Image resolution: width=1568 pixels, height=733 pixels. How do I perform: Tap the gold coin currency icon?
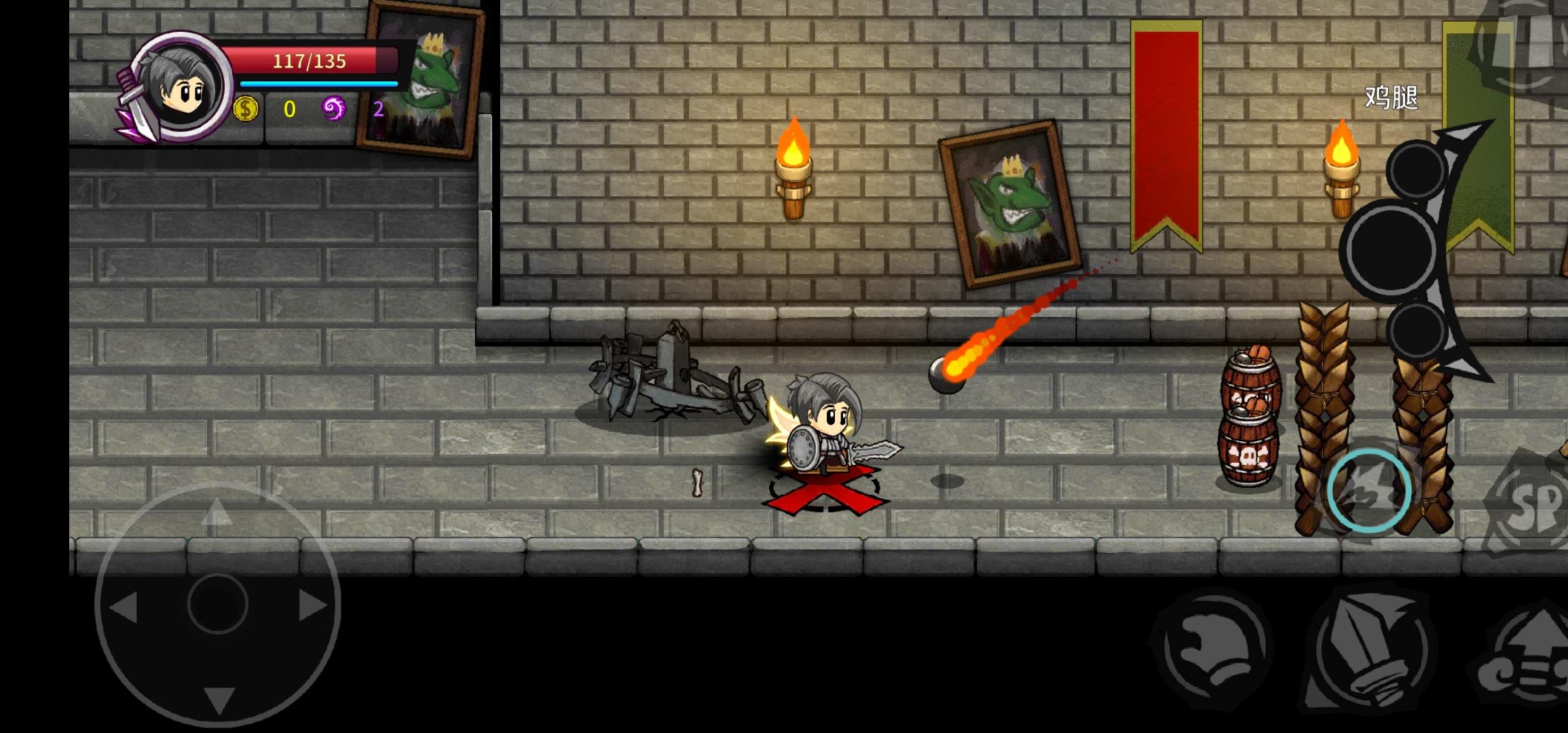coord(244,109)
